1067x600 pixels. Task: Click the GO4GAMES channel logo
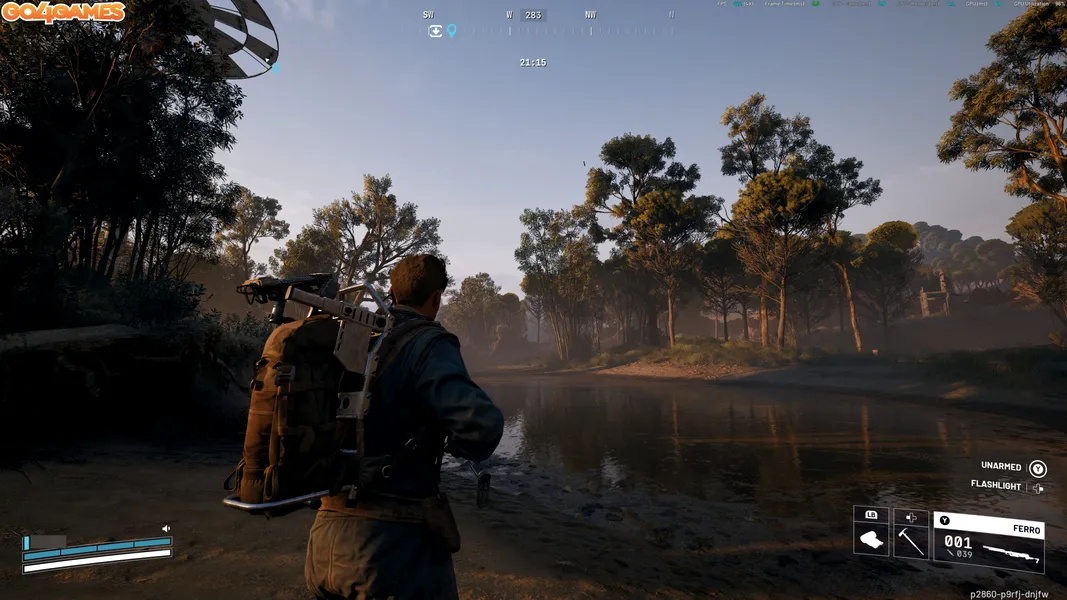point(63,12)
